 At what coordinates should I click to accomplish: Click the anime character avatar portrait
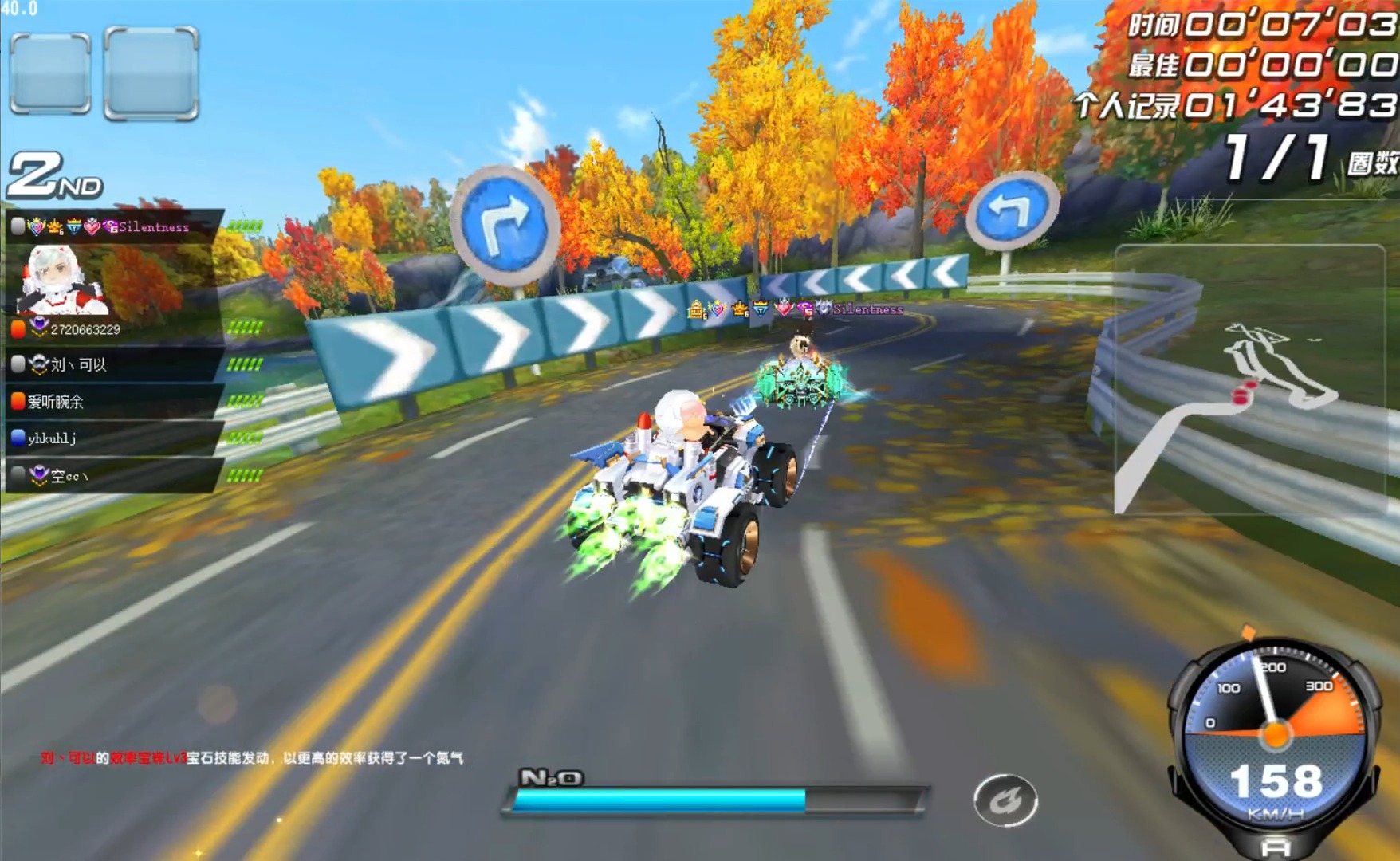(61, 279)
